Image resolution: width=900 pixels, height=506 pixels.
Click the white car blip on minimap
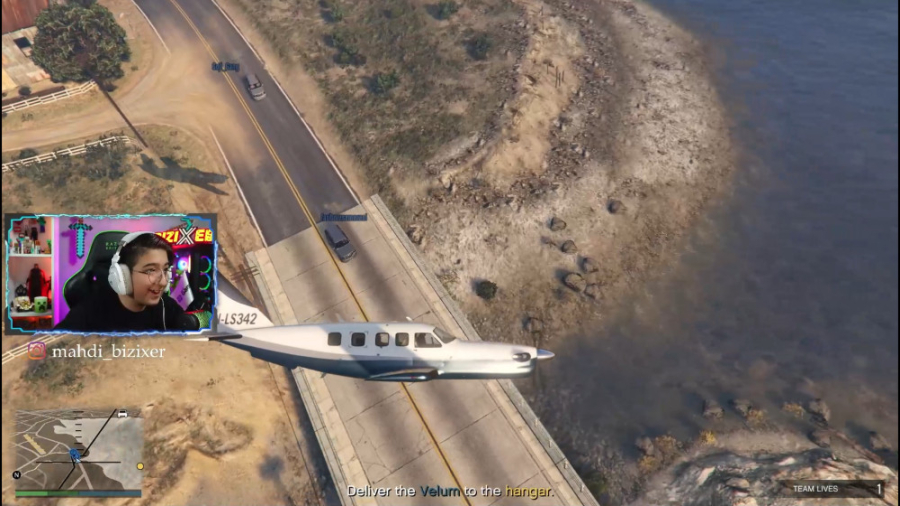tap(122, 413)
